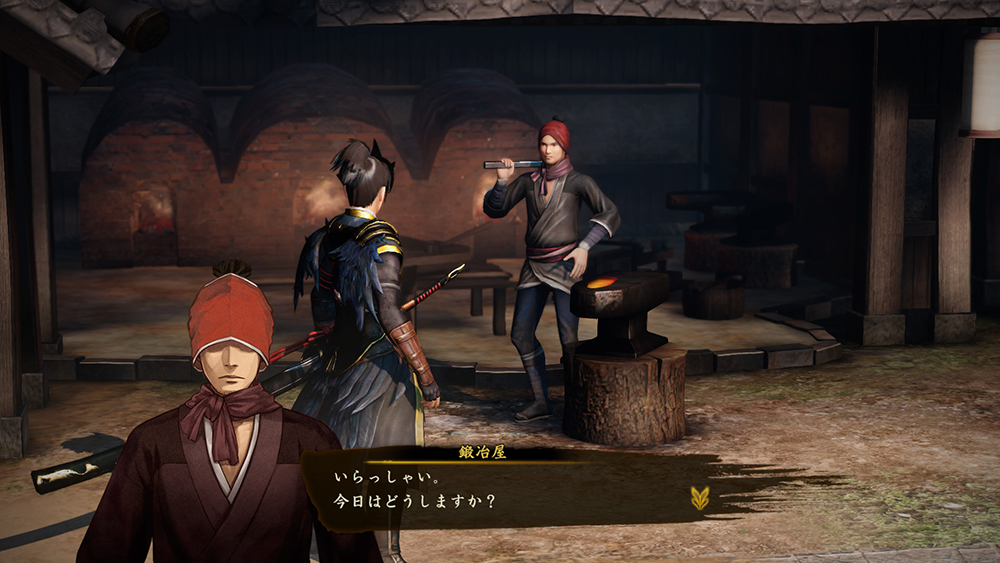The image size is (1000, 563).
Task: Advance the blacksmith dialogue with the gold continue icon
Action: [701, 497]
